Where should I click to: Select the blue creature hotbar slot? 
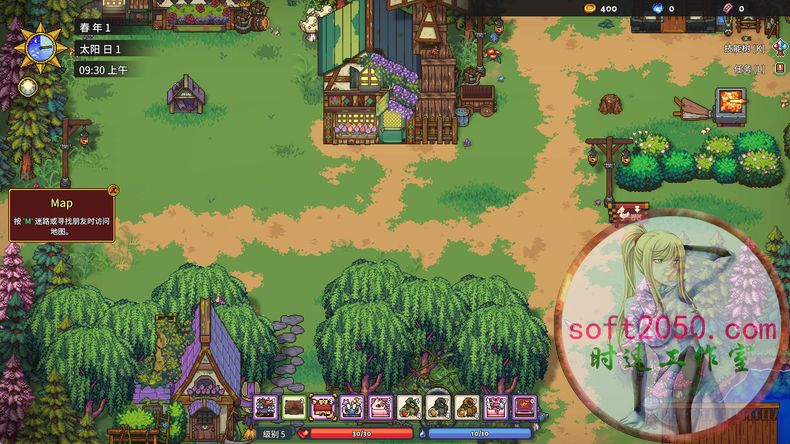351,407
